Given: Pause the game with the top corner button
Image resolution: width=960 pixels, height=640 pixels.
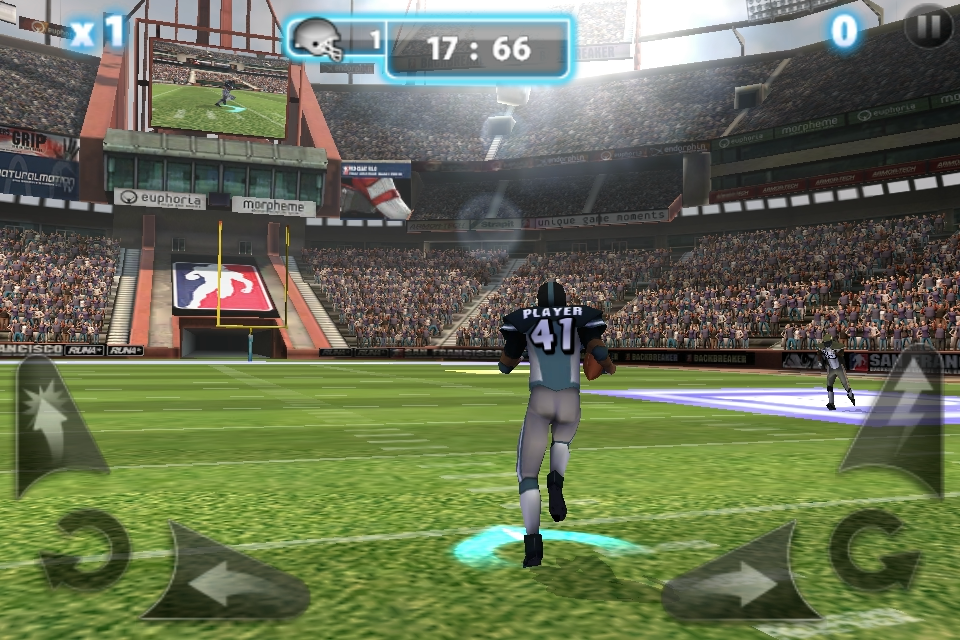Looking at the screenshot, I should pyautogui.click(x=928, y=27).
